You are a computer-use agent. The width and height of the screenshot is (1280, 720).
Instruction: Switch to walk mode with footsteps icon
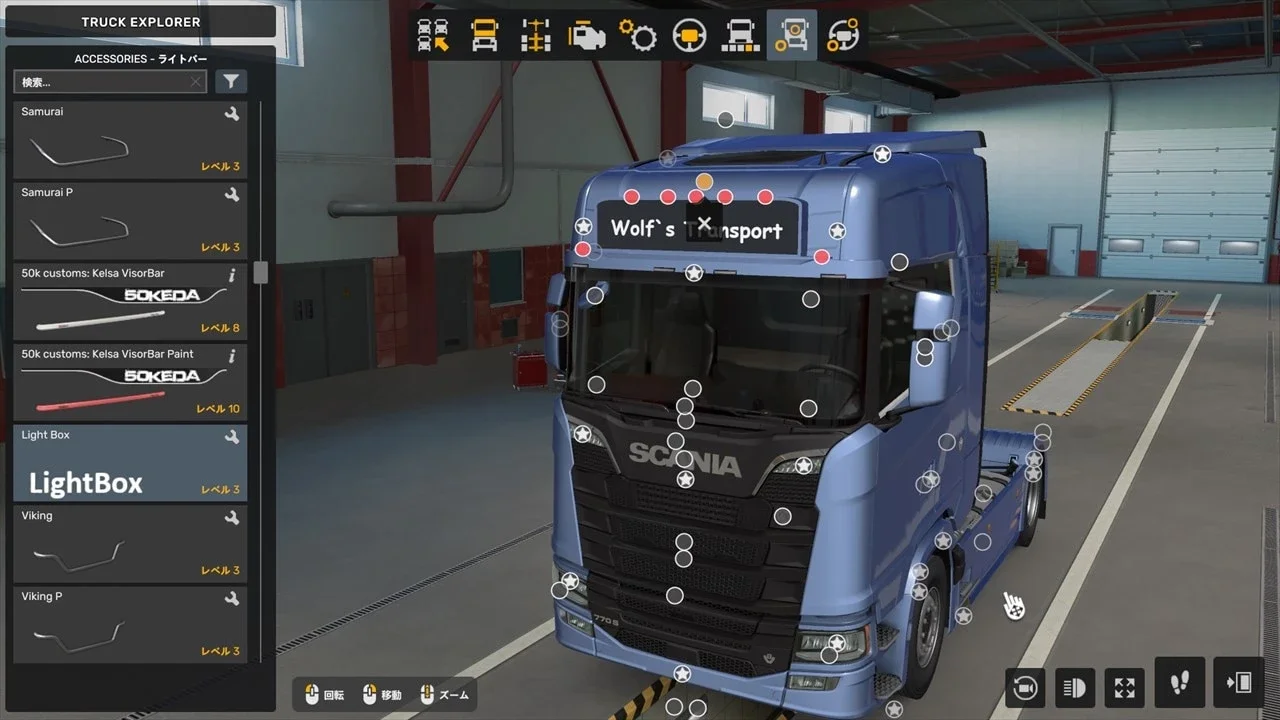(1178, 687)
